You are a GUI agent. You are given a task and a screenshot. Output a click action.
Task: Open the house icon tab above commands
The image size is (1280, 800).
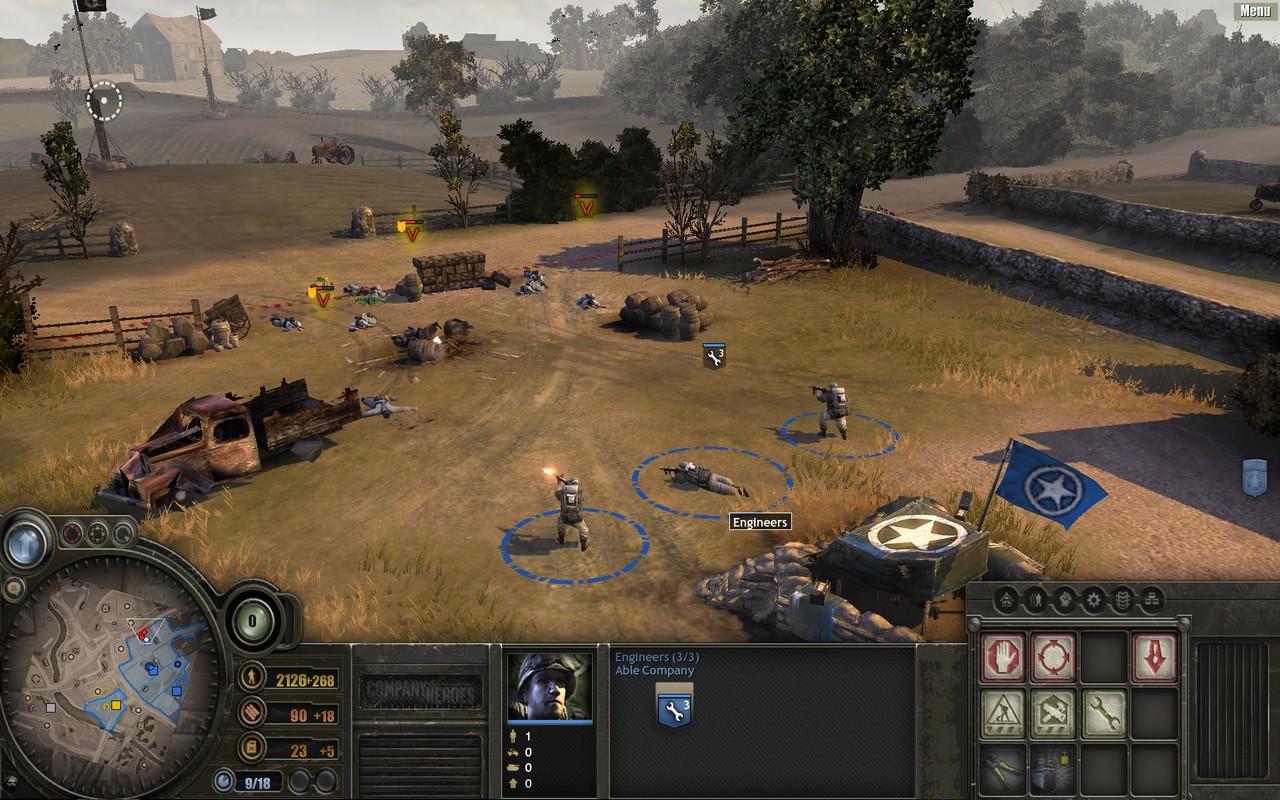[x=1006, y=600]
